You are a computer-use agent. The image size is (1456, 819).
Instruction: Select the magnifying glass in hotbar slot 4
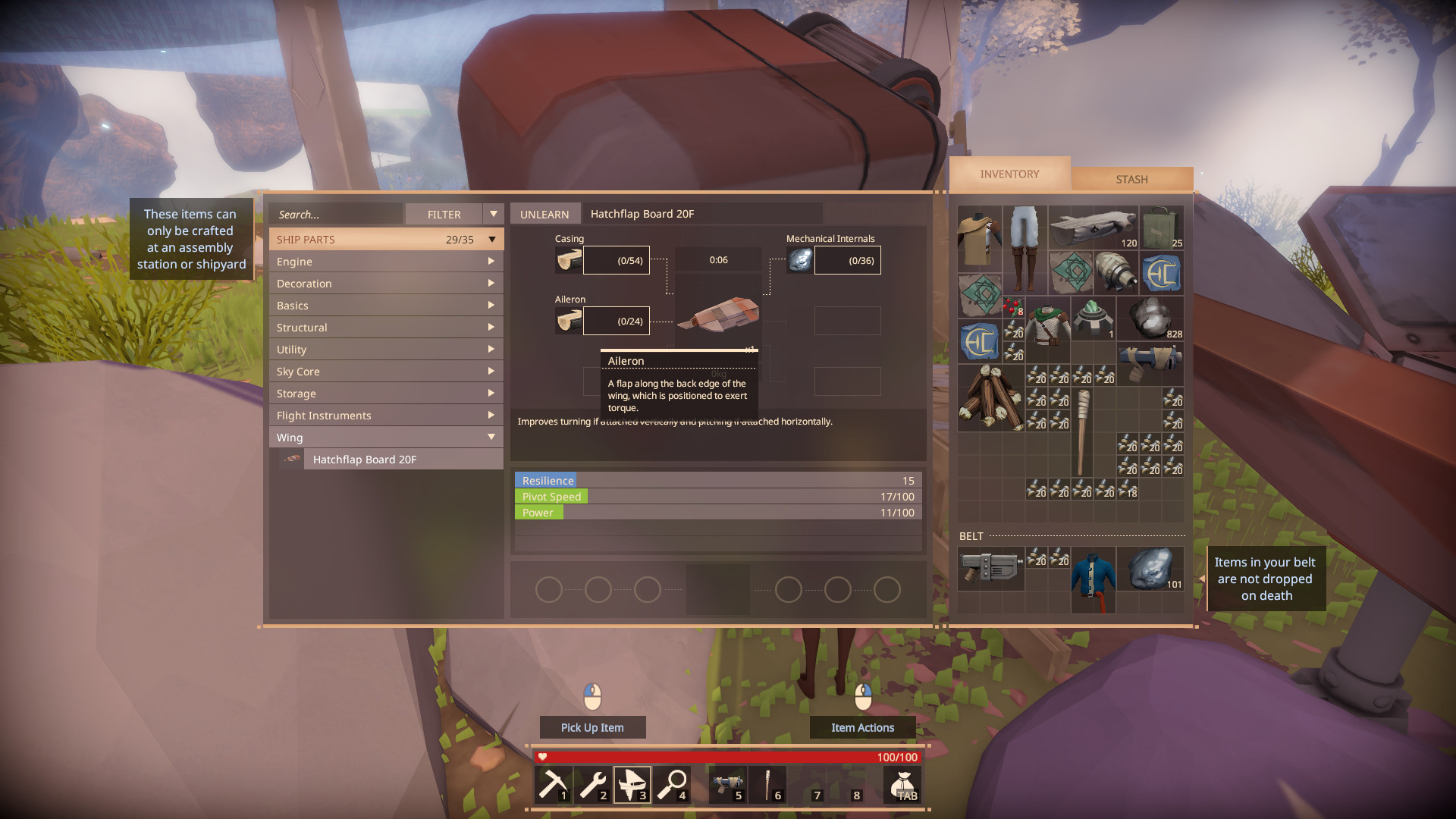(673, 785)
